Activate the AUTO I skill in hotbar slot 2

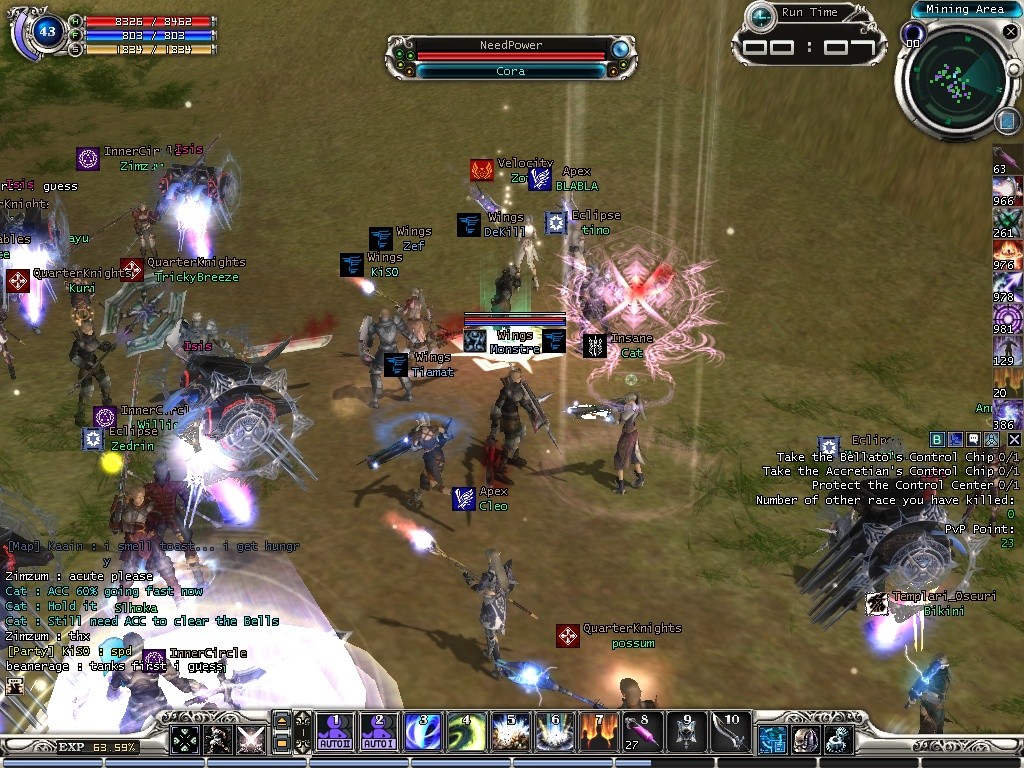379,732
